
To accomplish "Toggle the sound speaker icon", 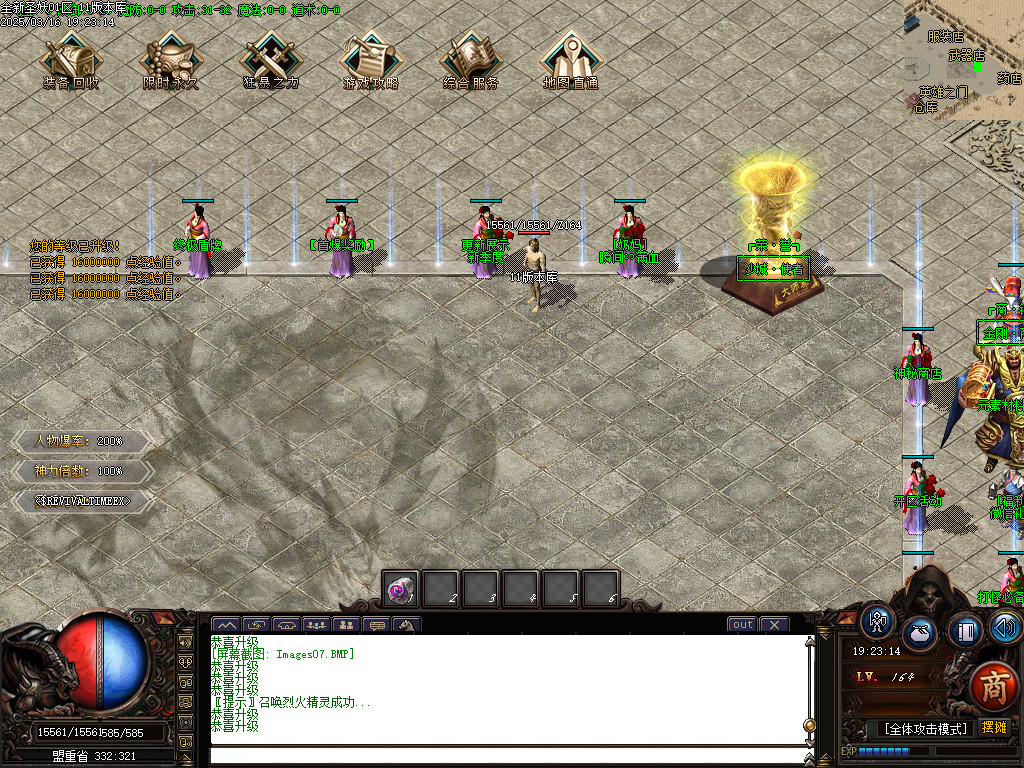I will coord(1006,628).
